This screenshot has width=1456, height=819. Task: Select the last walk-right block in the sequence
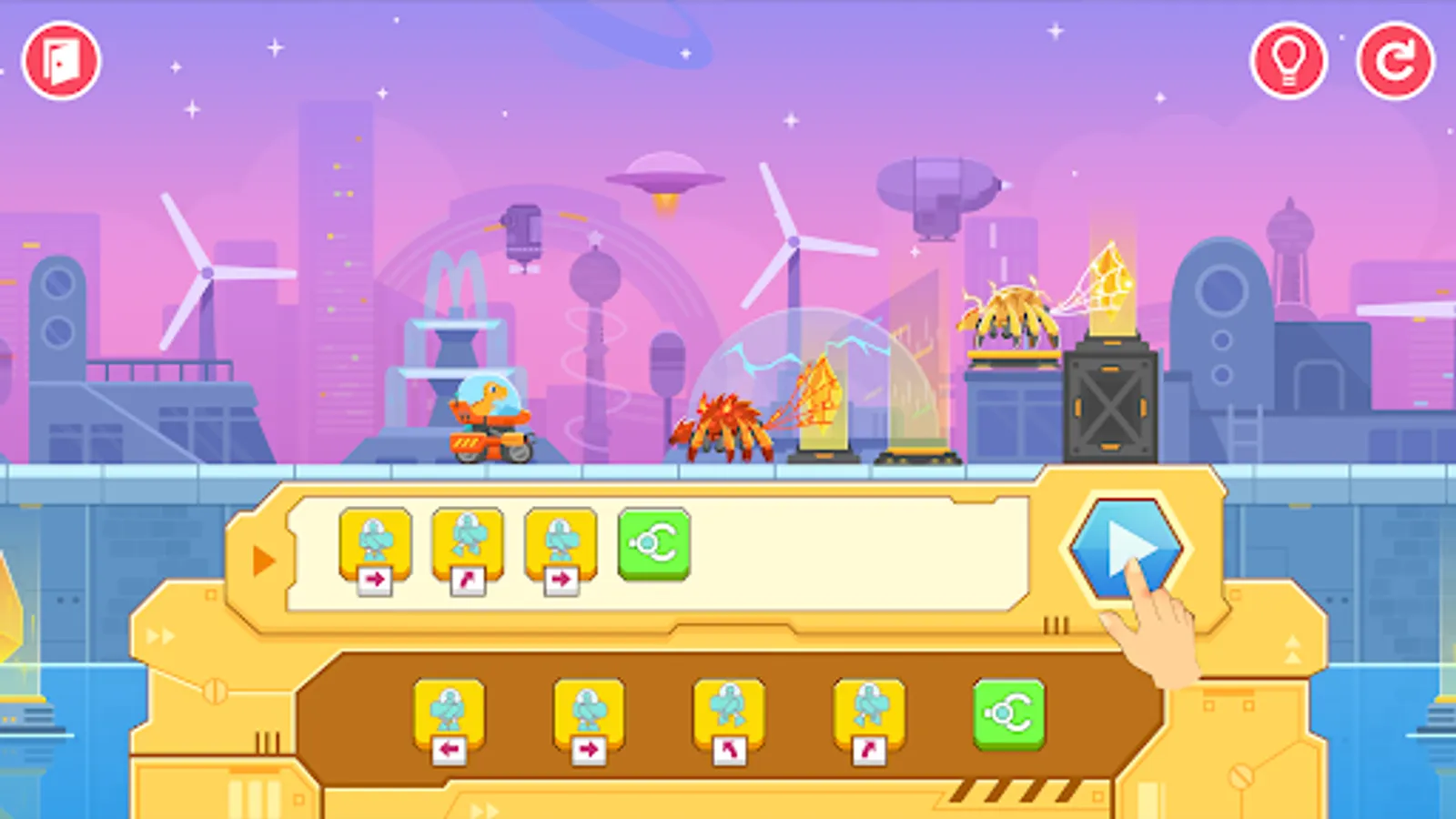pos(561,544)
